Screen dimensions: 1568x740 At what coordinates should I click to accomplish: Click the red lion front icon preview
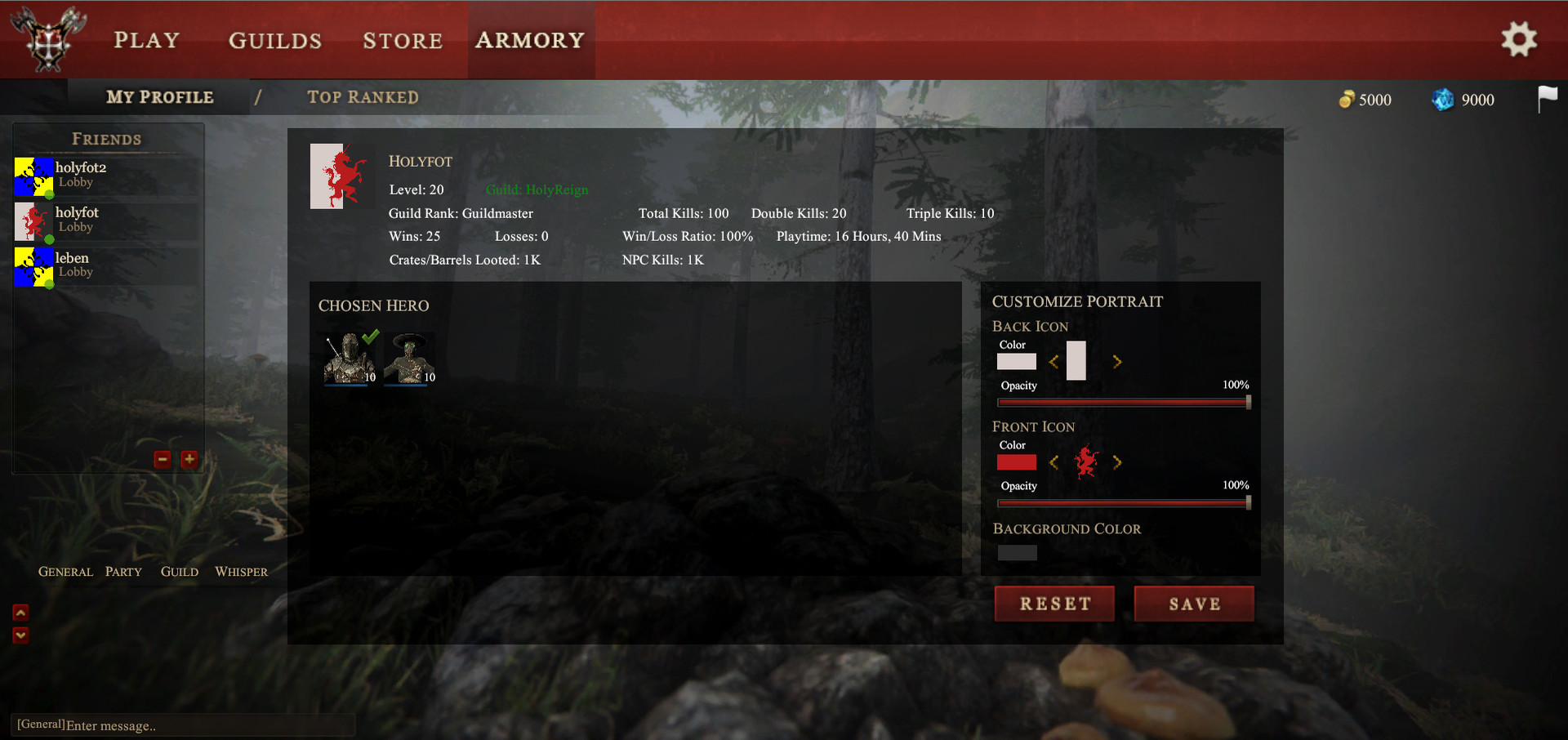1086,462
